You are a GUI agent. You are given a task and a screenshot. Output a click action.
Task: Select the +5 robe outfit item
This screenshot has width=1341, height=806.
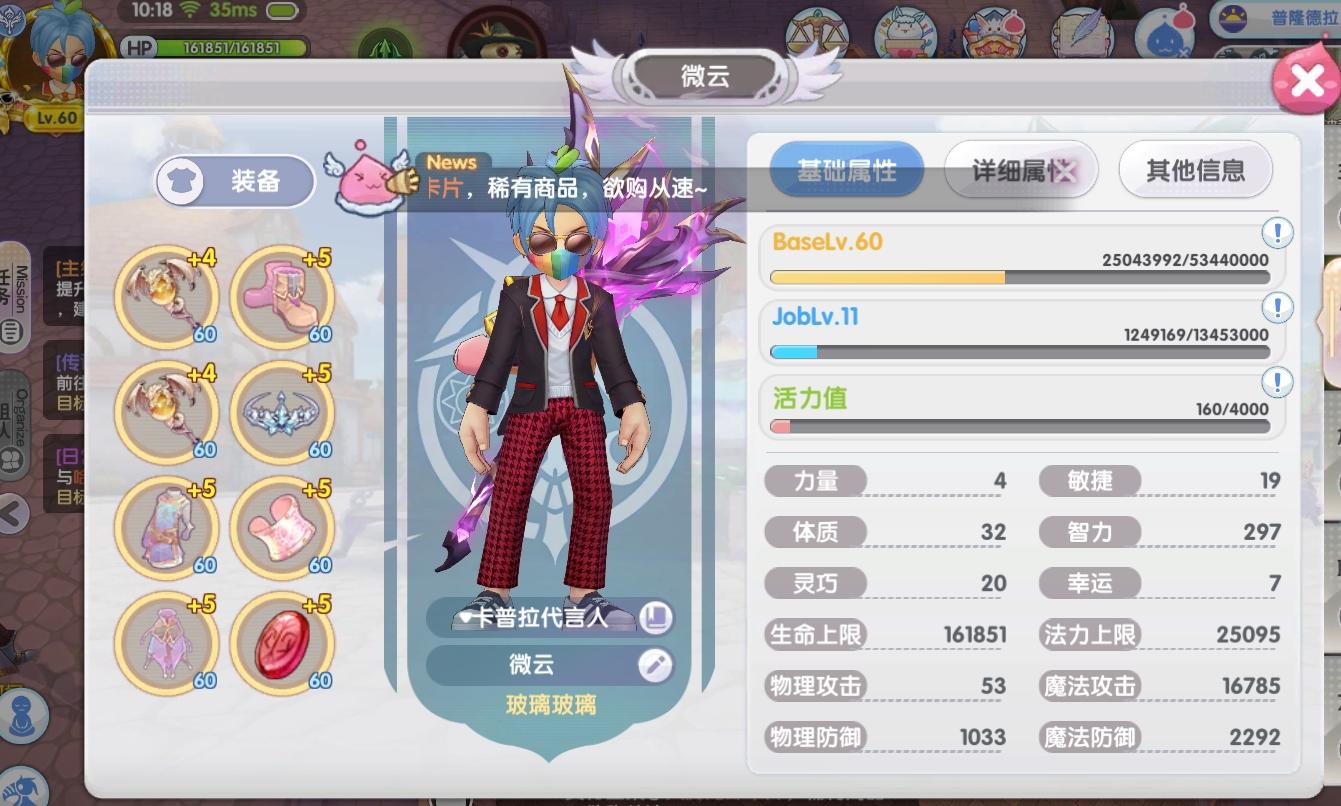[166, 528]
